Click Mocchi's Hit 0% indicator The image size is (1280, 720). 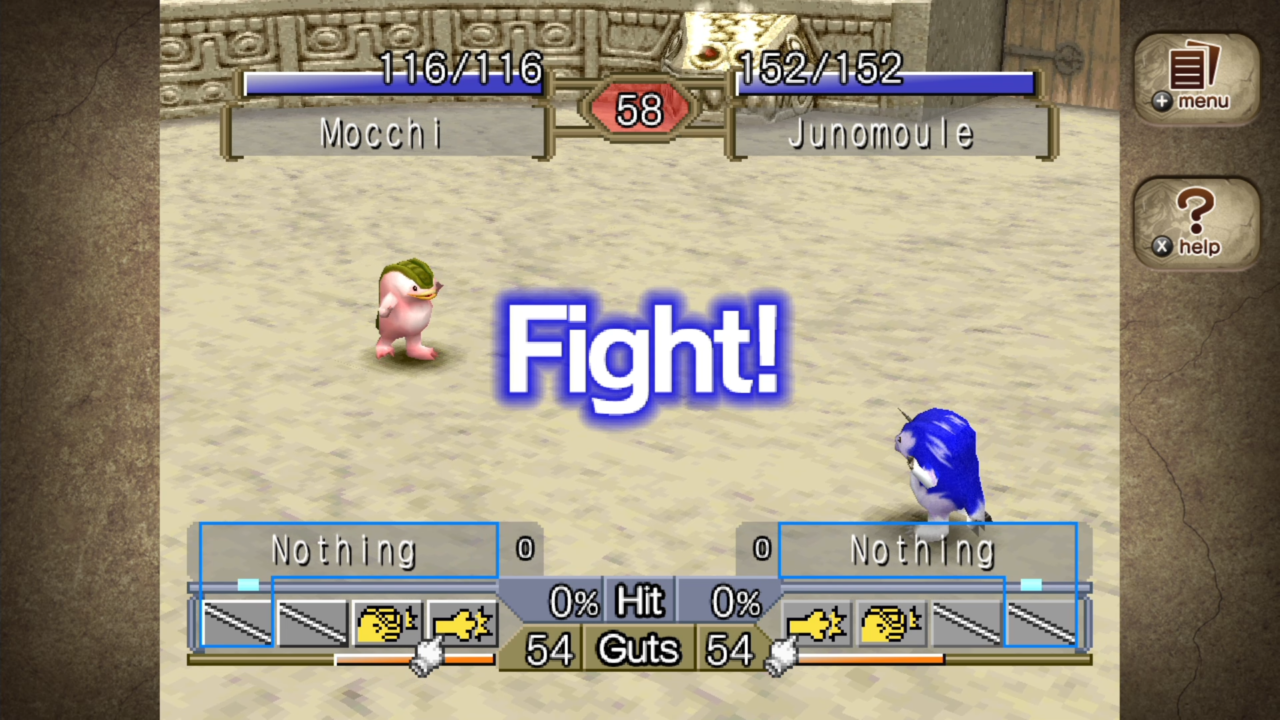pos(573,601)
